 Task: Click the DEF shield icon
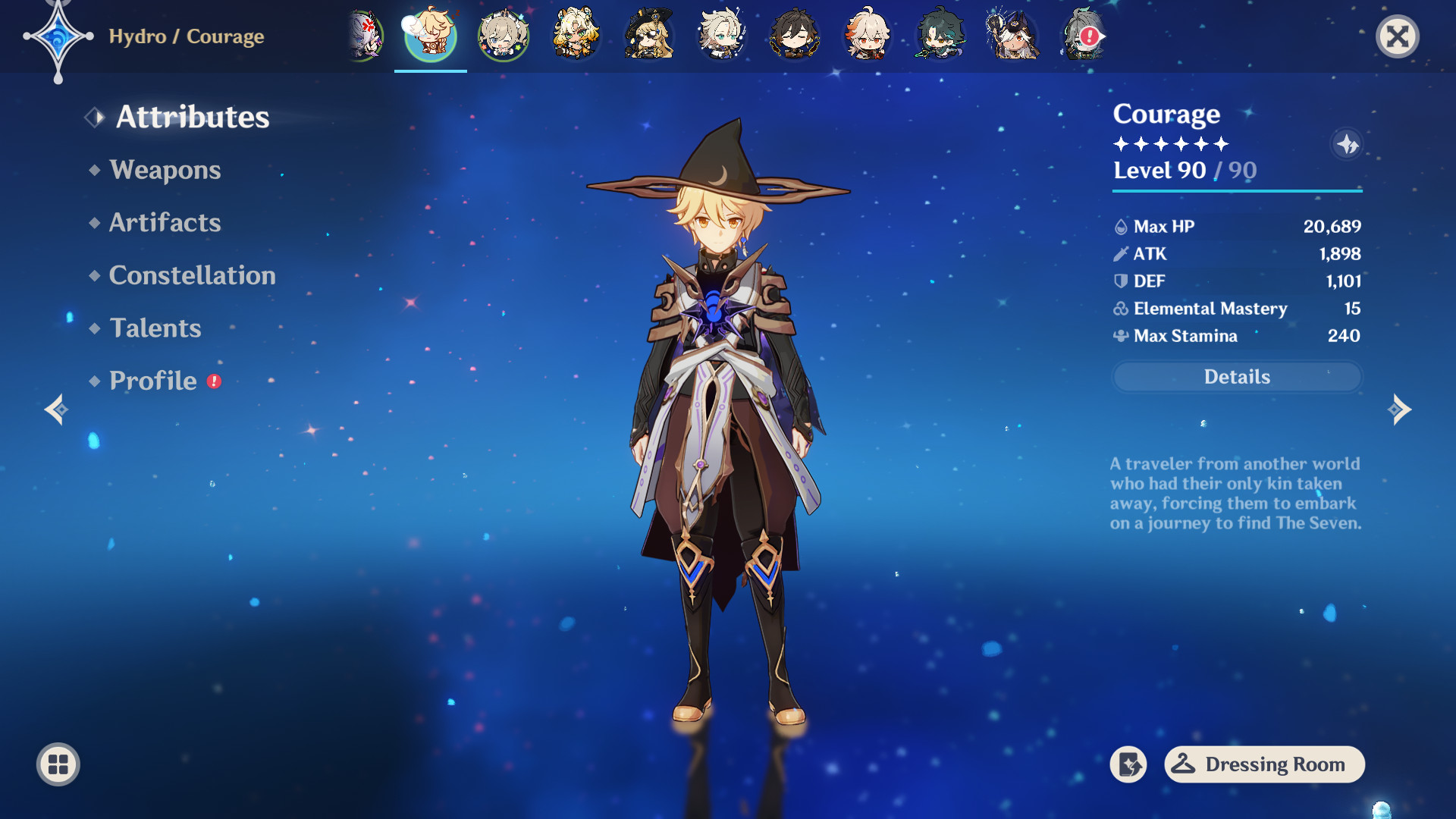click(x=1120, y=281)
